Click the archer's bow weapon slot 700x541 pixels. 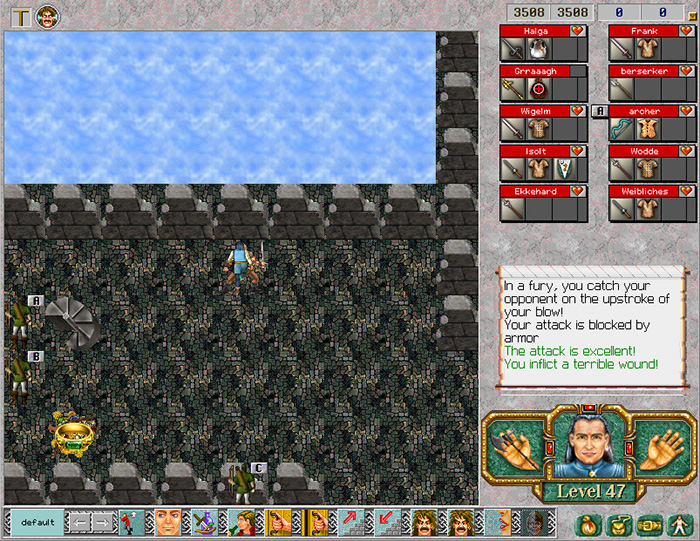[x=621, y=129]
